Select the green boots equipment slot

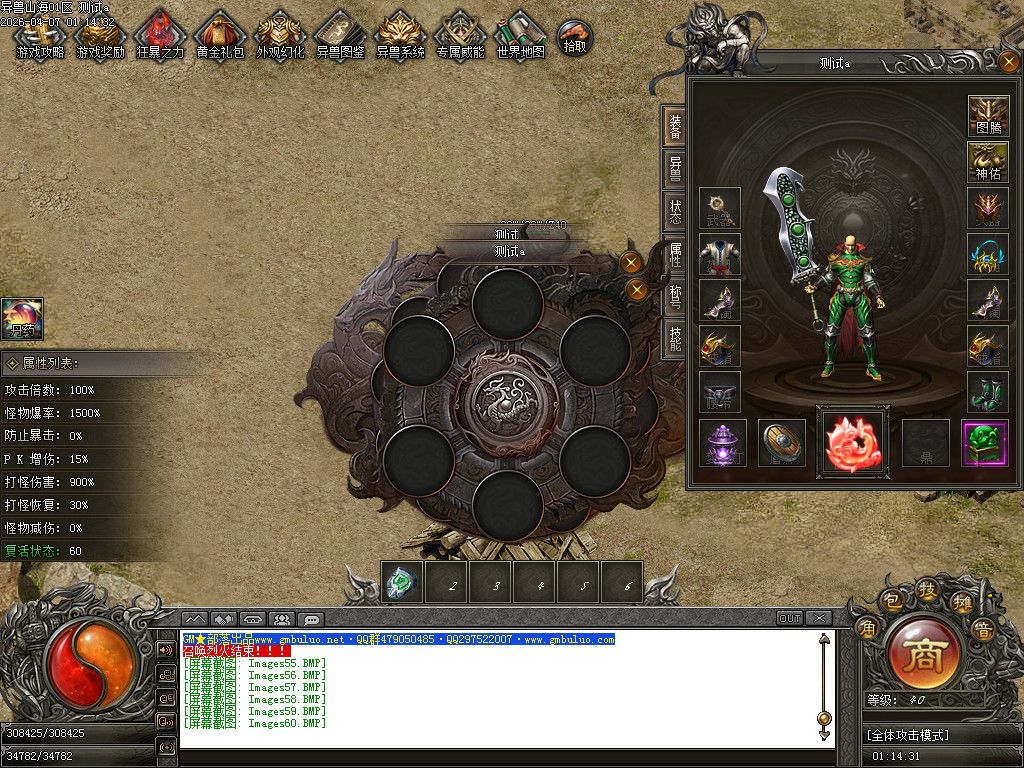[988, 392]
